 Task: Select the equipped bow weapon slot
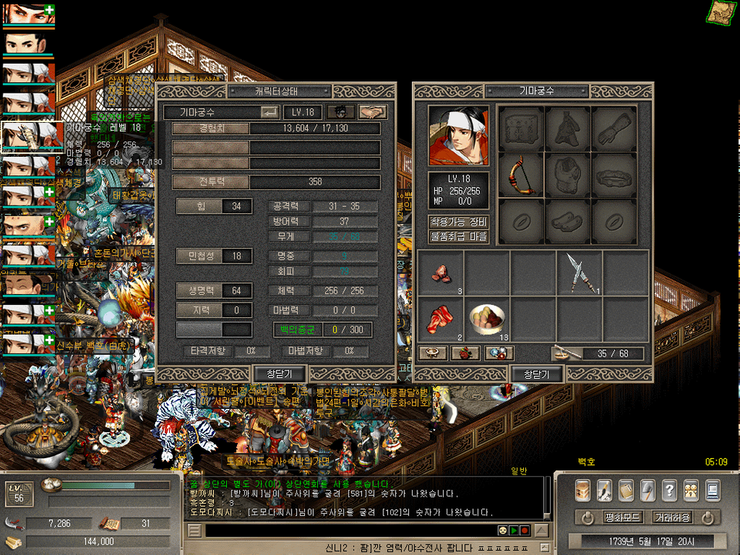(522, 176)
